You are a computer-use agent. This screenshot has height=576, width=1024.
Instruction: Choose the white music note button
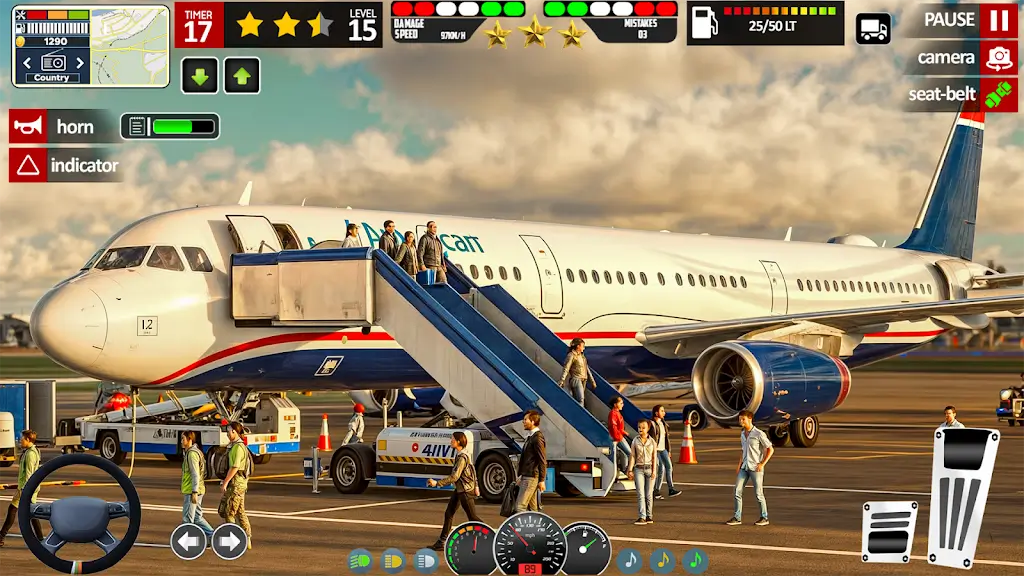tap(629, 560)
